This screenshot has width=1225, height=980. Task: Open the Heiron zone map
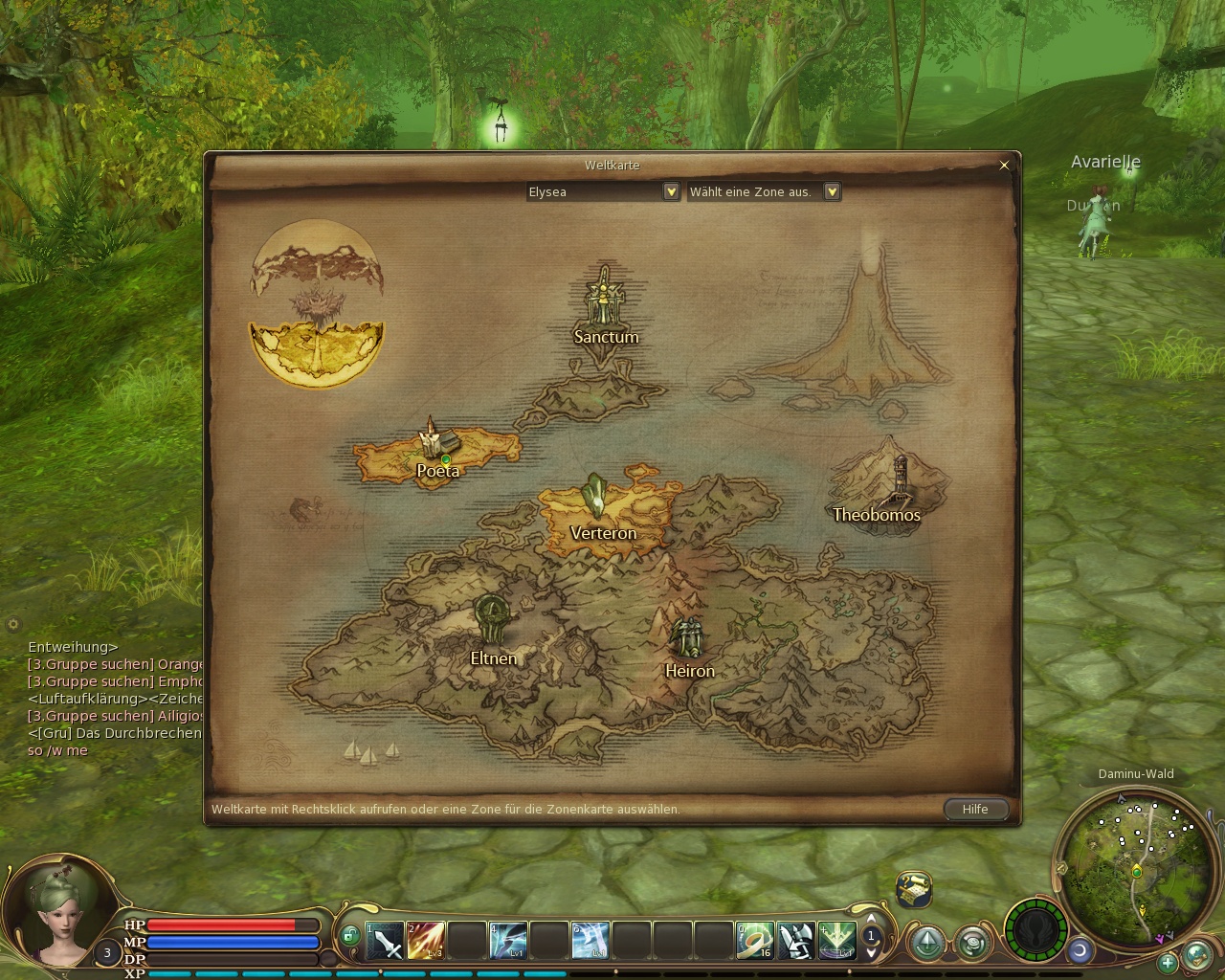(x=688, y=646)
